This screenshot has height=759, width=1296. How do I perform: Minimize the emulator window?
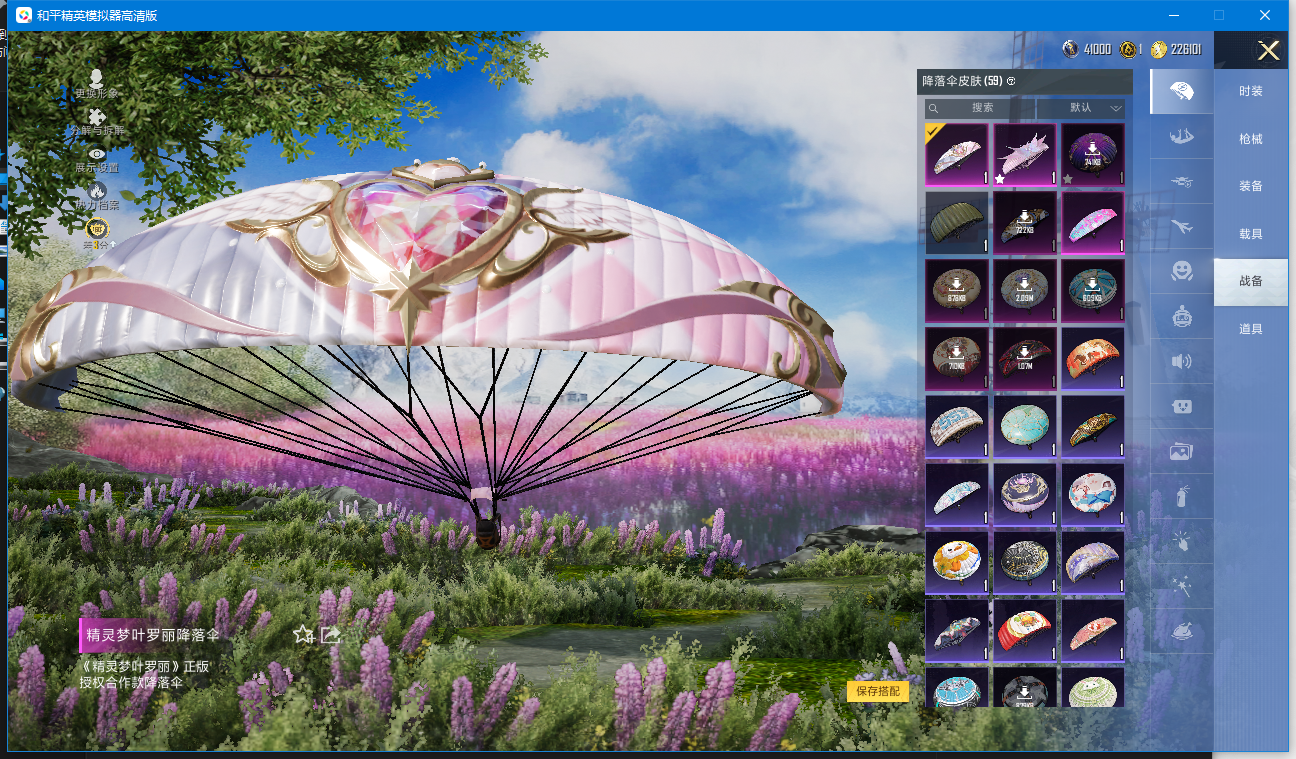1174,15
